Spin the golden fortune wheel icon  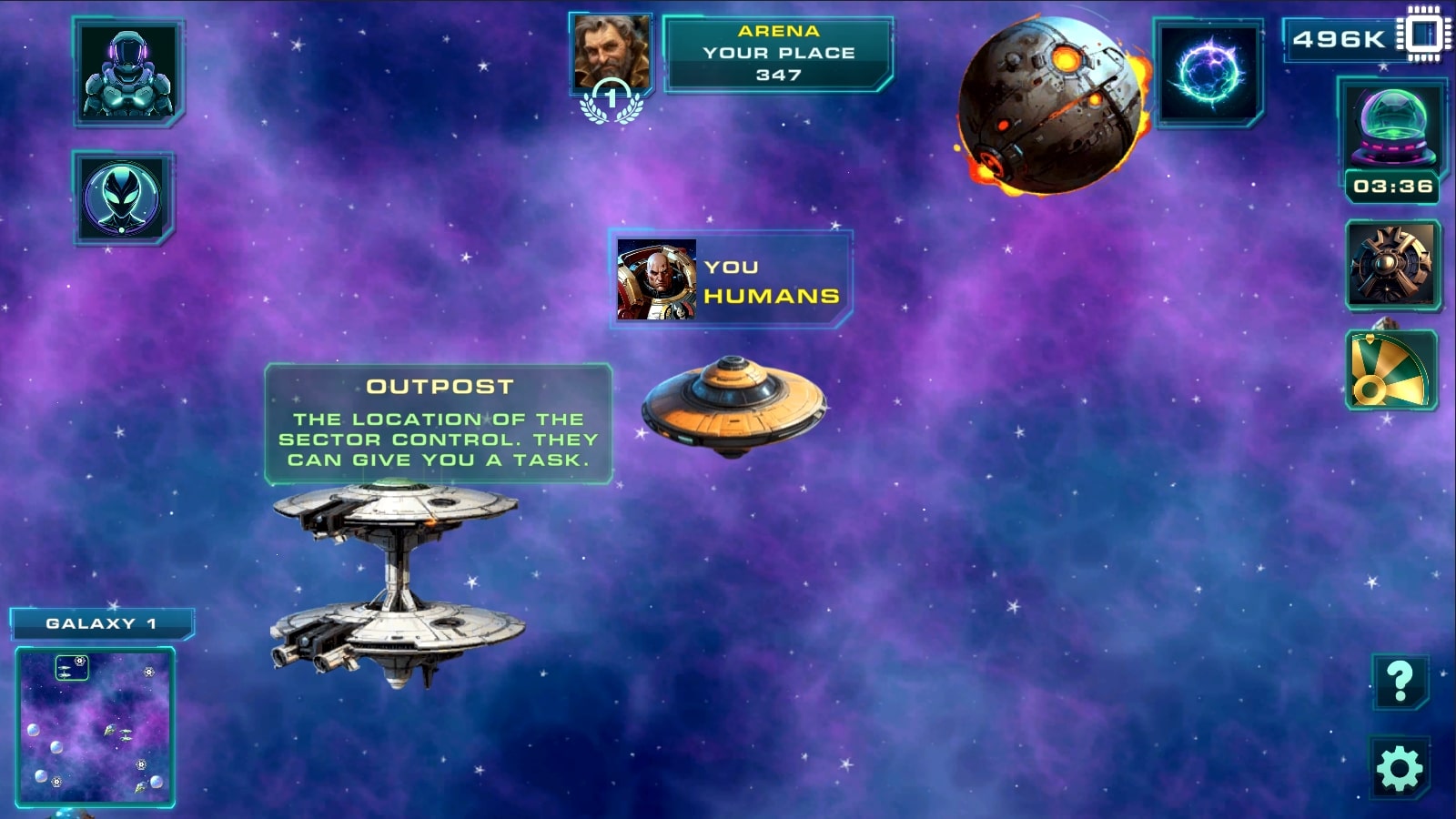(x=1390, y=369)
